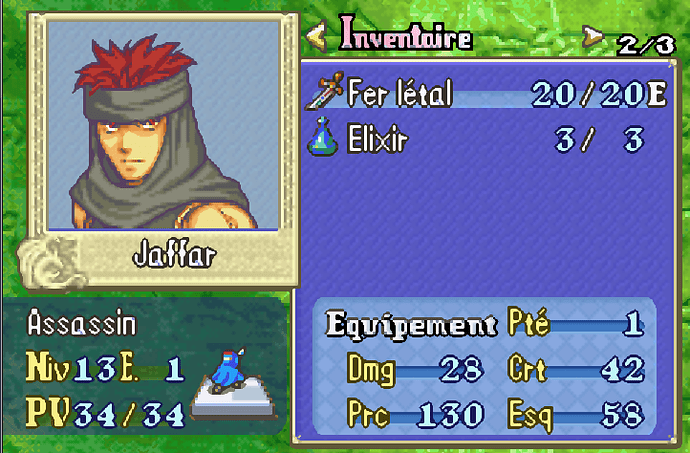The image size is (690, 453).
Task: Go to previous page with left arrow
Action: click(316, 37)
